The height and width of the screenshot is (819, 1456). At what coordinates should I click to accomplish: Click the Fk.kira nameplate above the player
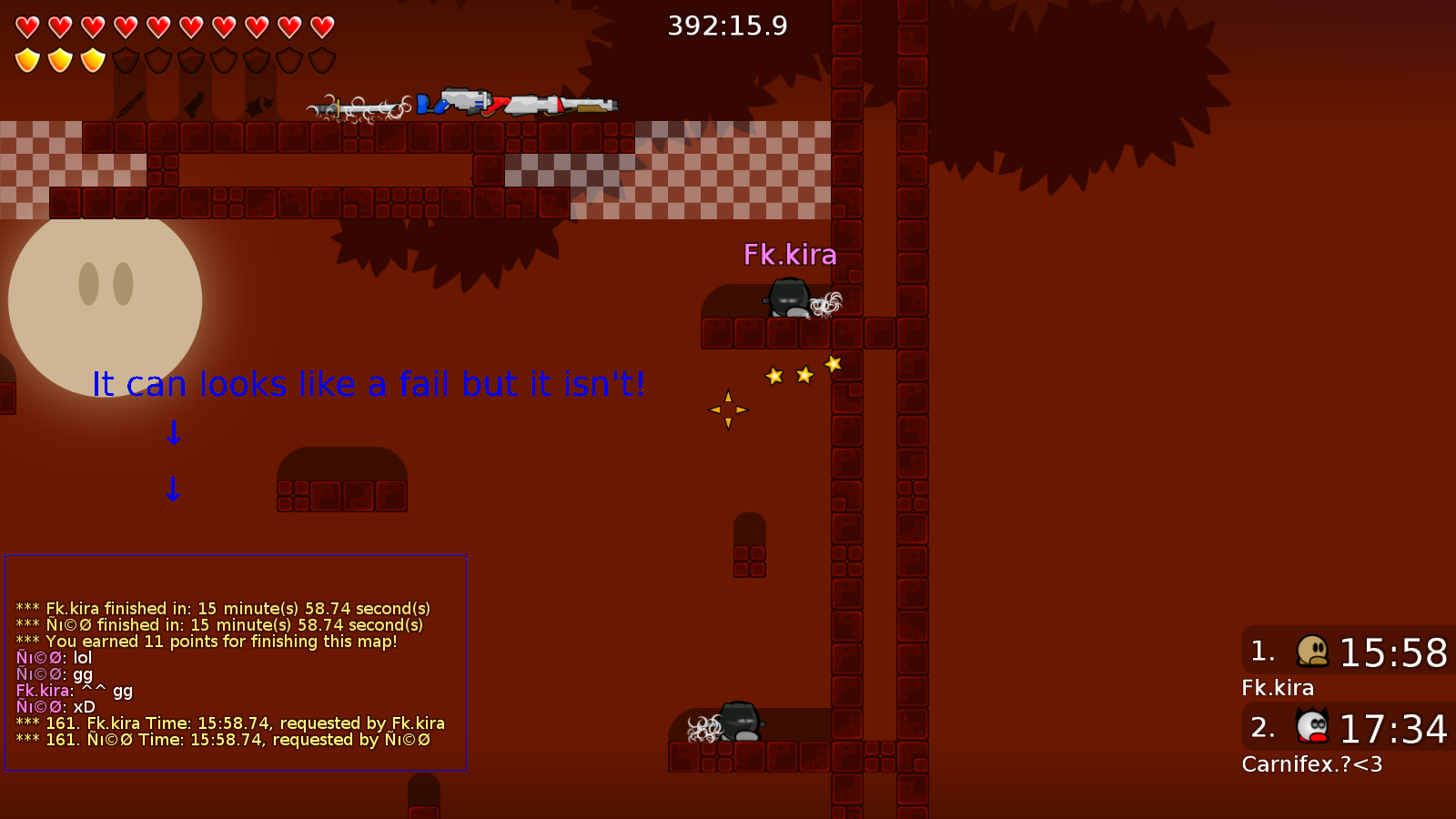pos(792,256)
